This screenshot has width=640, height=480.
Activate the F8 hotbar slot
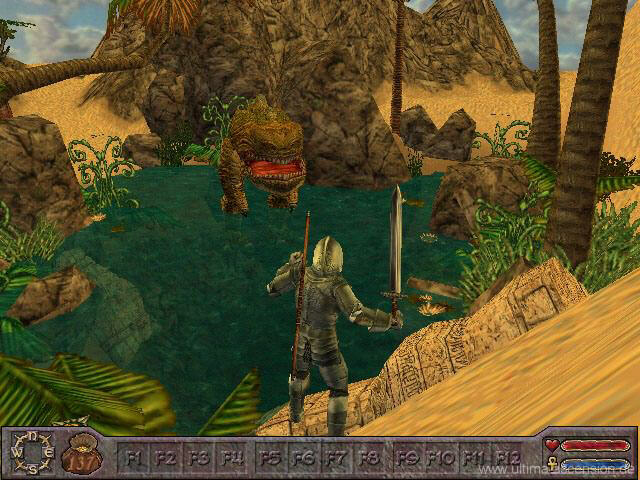tap(371, 457)
